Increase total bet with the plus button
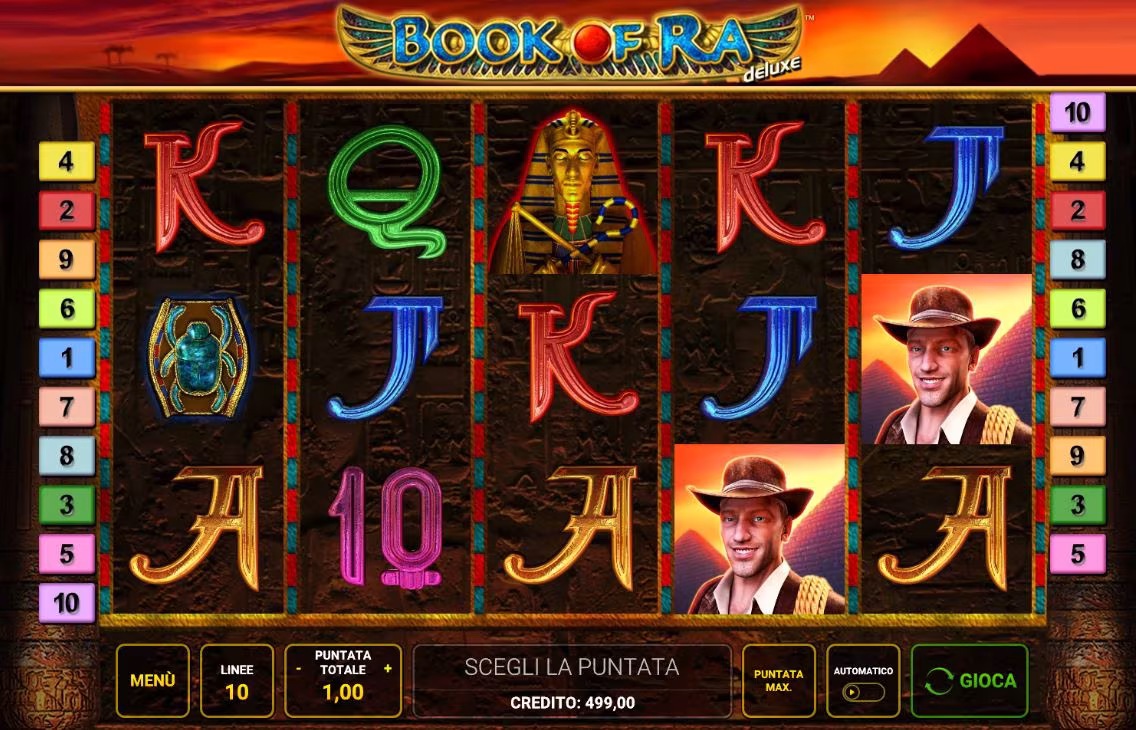This screenshot has height=730, width=1136. (x=388, y=668)
